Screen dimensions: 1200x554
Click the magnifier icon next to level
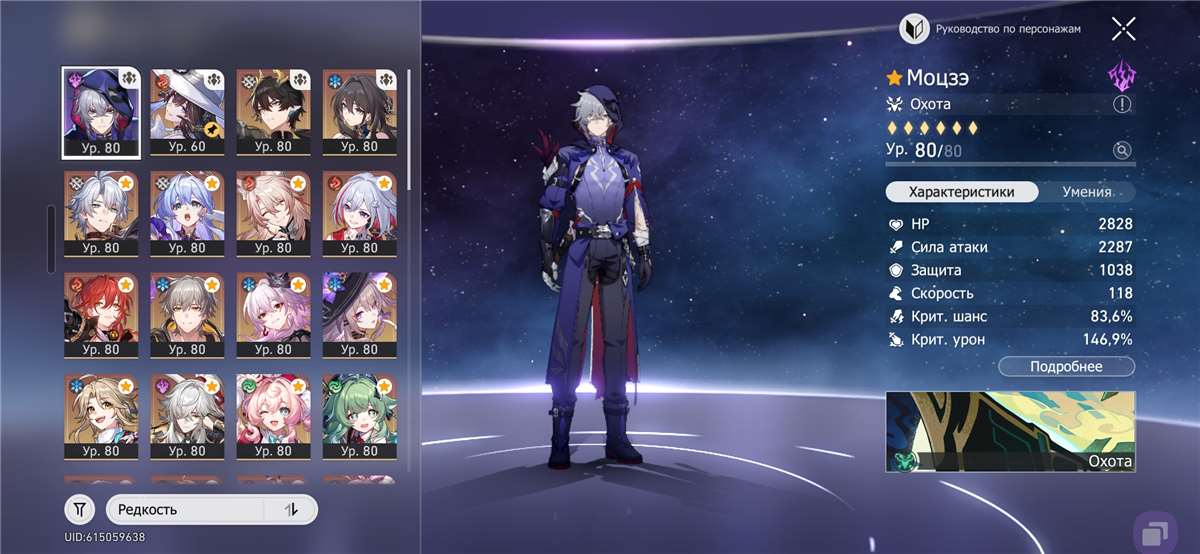[x=1122, y=151]
